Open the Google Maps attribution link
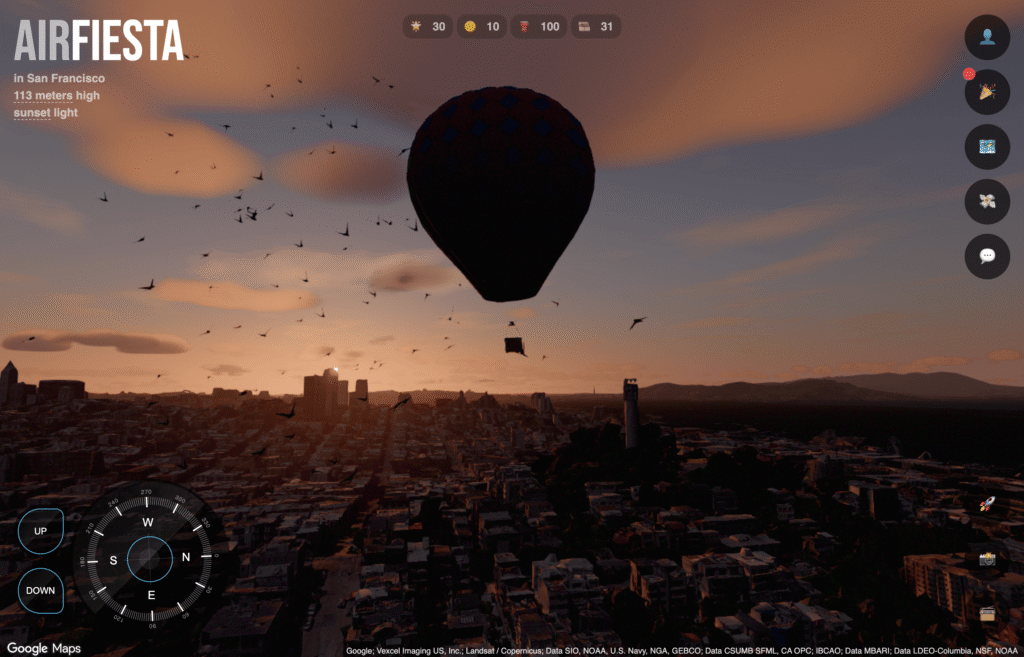Viewport: 1024px width, 657px height. tap(44, 648)
